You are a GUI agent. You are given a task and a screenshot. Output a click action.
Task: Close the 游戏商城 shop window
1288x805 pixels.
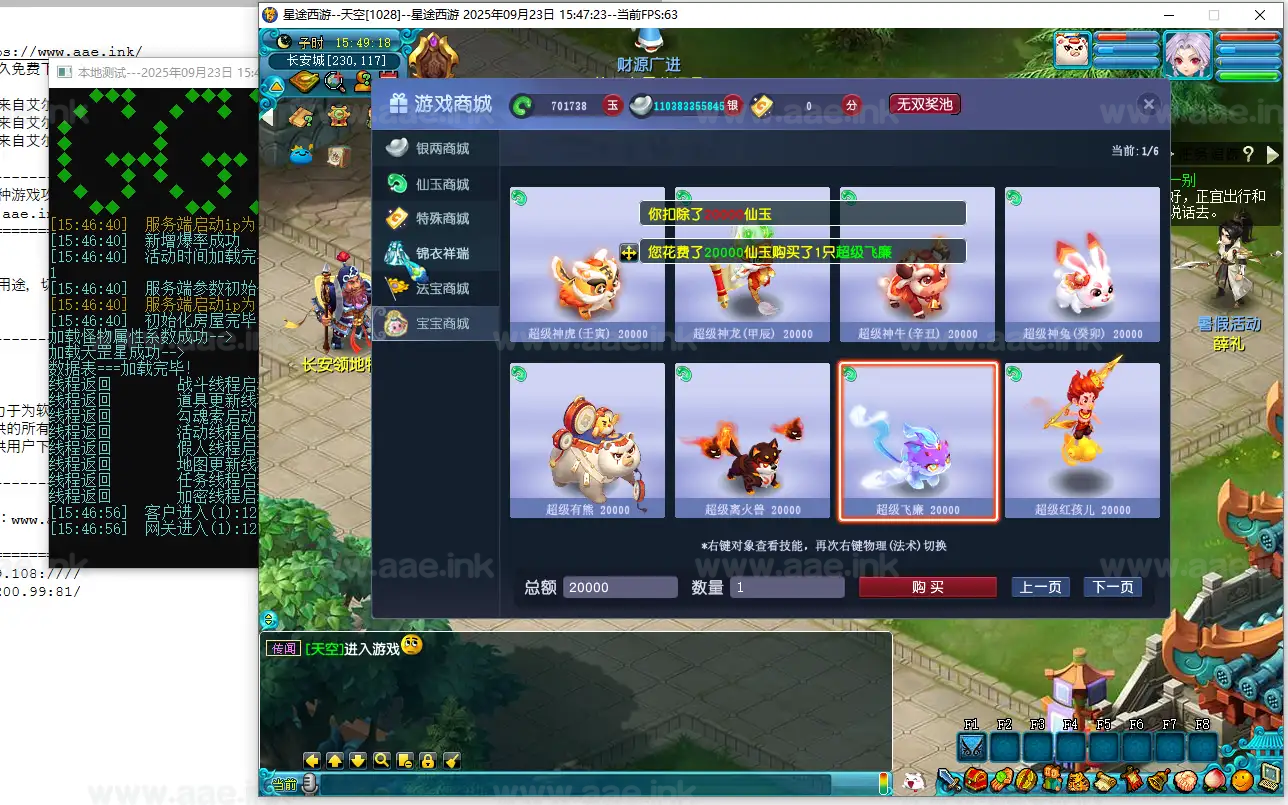[1149, 104]
